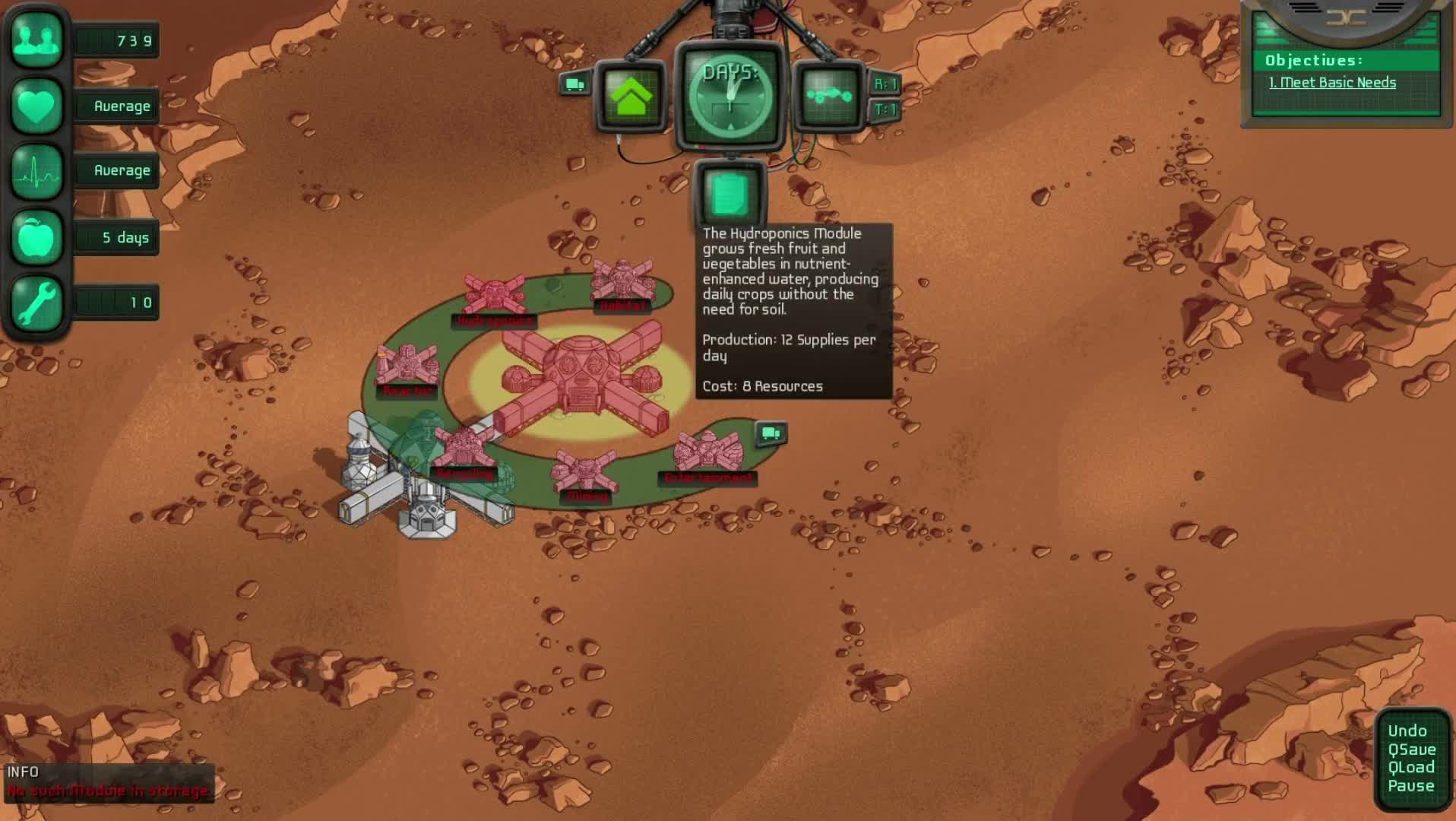Viewport: 1456px width, 821px height.
Task: Click the wrench resources icon
Action: (x=36, y=303)
